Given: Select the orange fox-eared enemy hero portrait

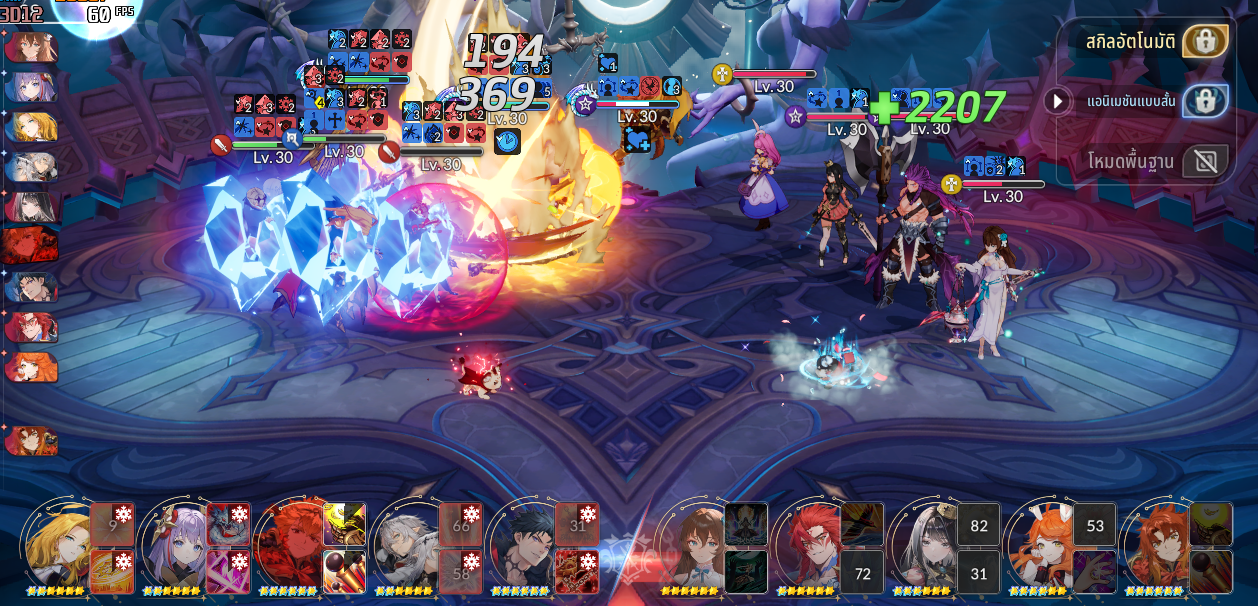Looking at the screenshot, I should coord(1040,547).
